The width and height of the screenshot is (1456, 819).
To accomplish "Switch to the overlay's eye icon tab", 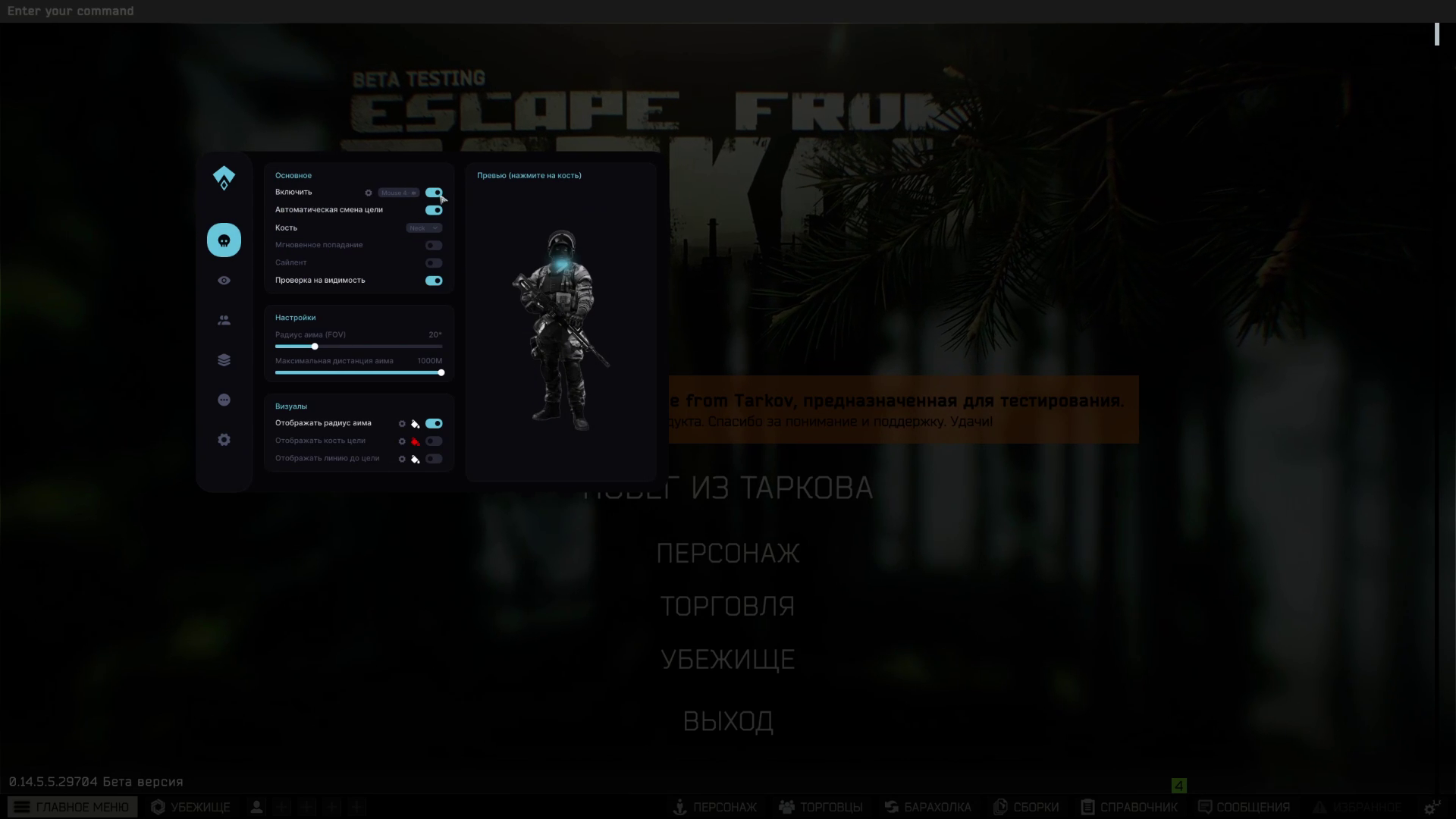I will pyautogui.click(x=224, y=281).
